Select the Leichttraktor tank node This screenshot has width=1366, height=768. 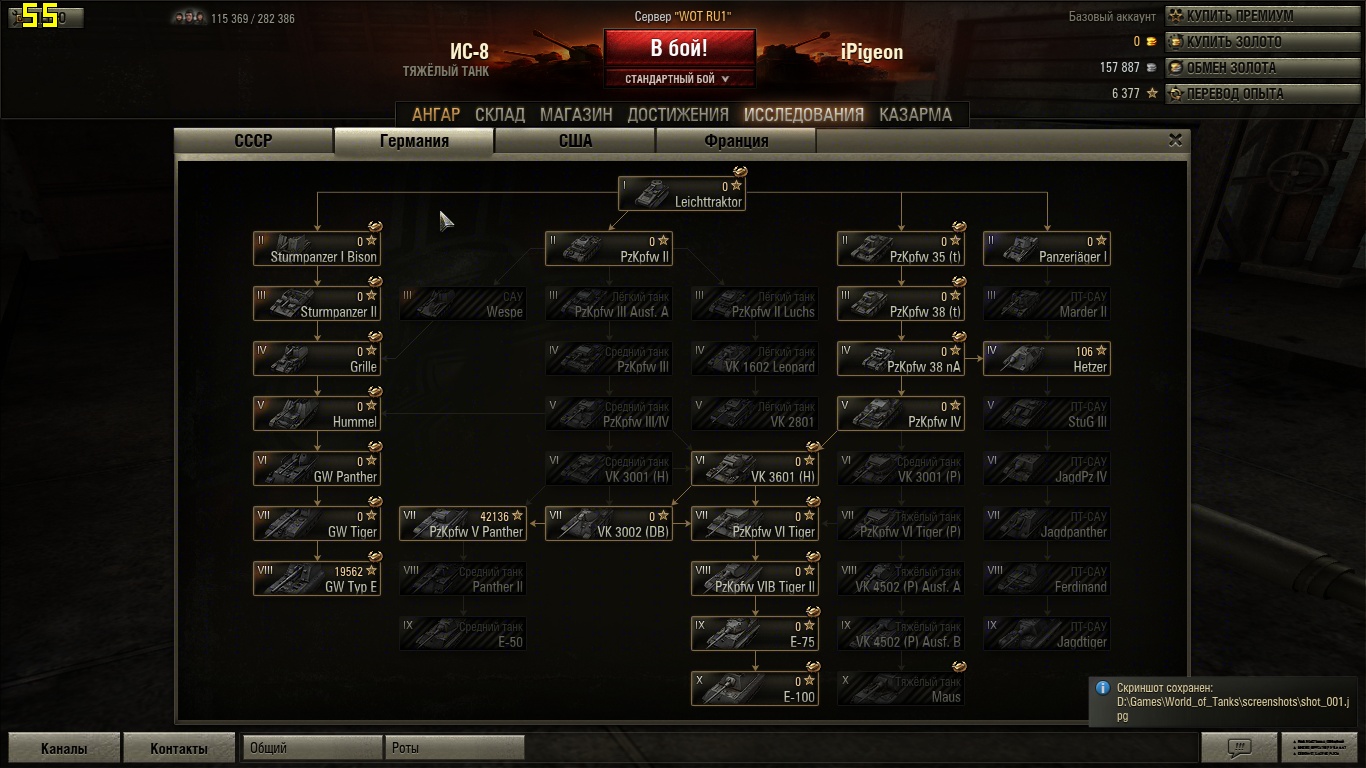click(682, 194)
